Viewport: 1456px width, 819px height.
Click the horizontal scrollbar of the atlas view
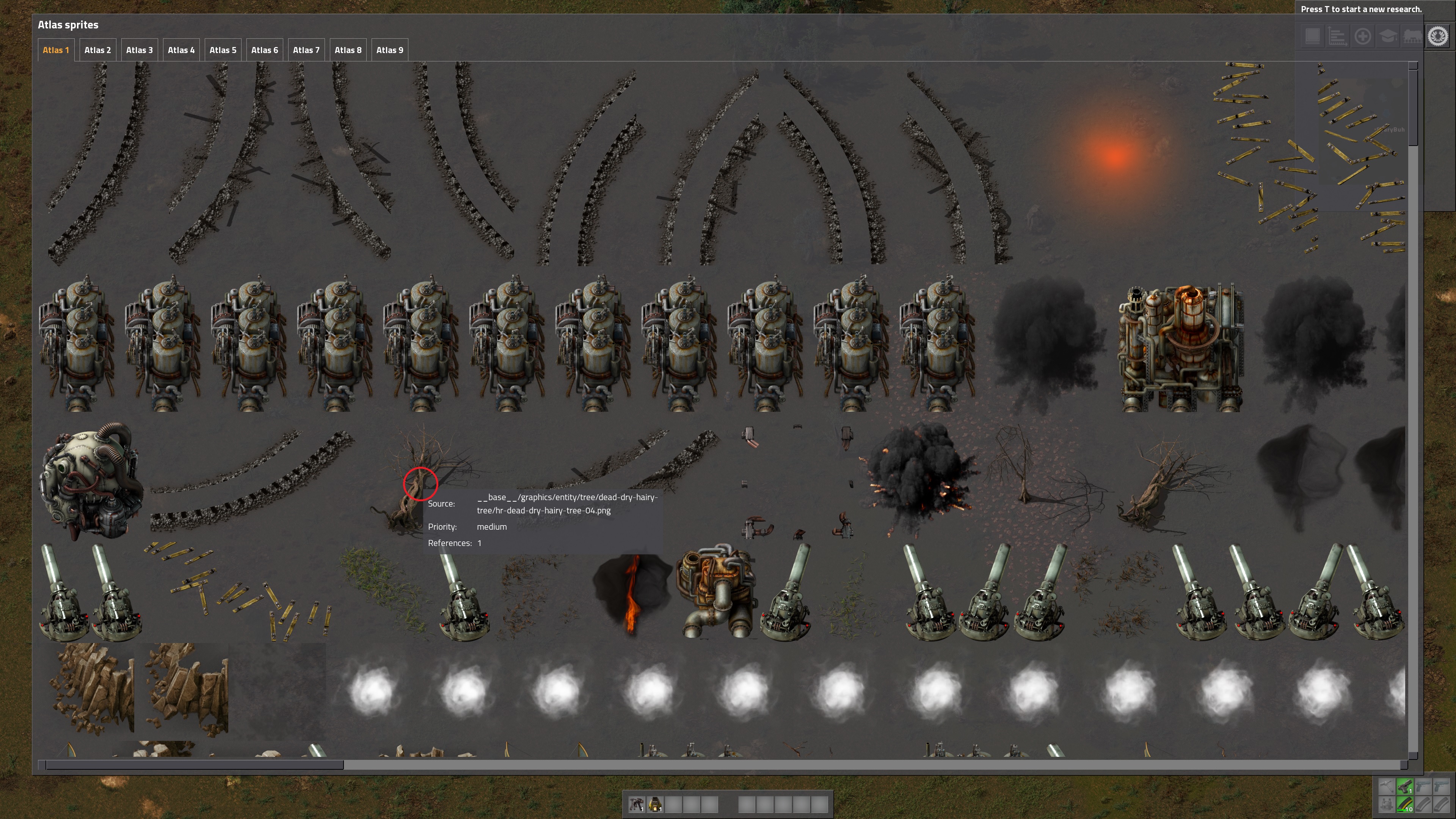click(194, 765)
